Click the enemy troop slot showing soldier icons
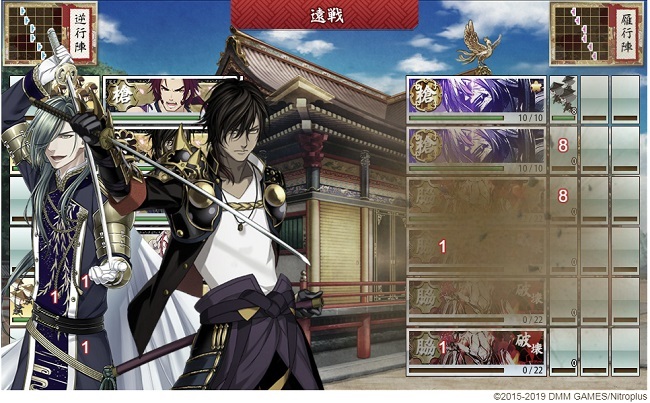Screen dimensions: 650x403 tap(564, 98)
